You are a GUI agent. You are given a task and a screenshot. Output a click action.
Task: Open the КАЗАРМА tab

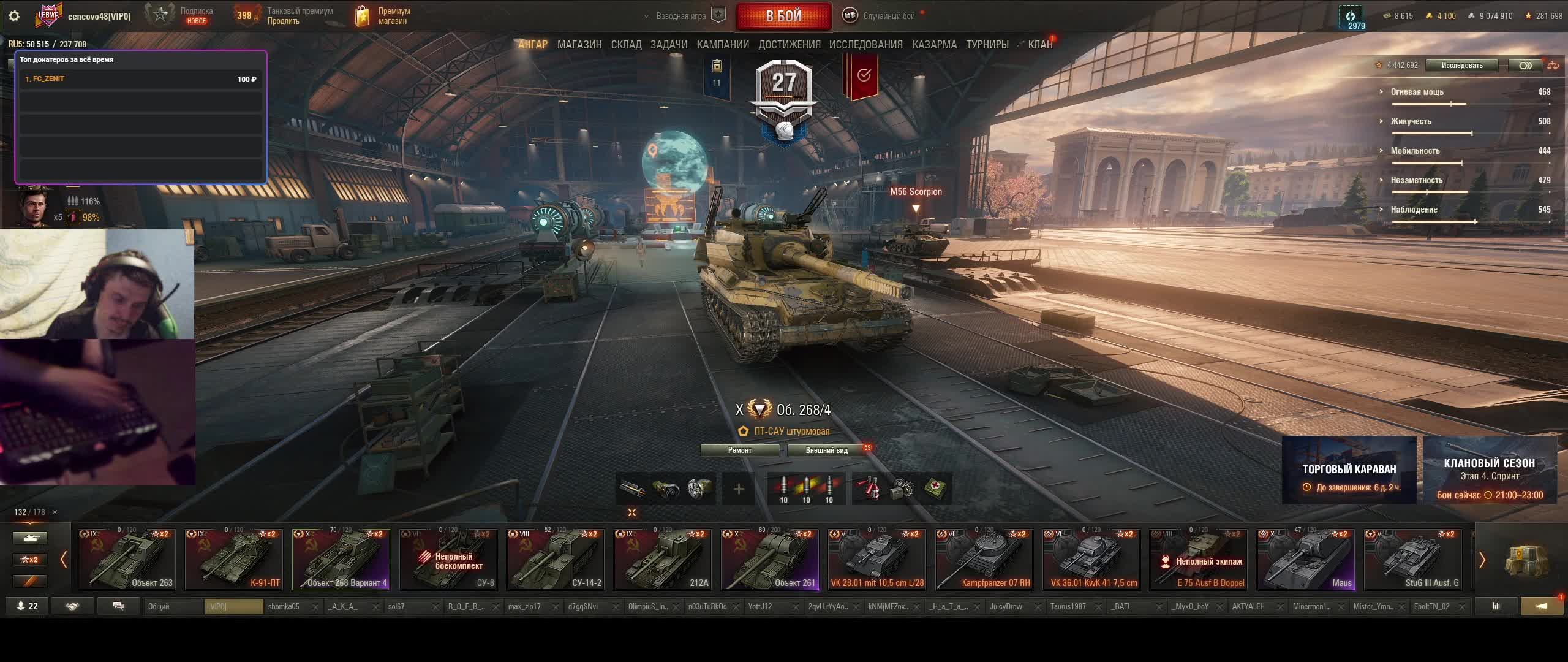(934, 45)
